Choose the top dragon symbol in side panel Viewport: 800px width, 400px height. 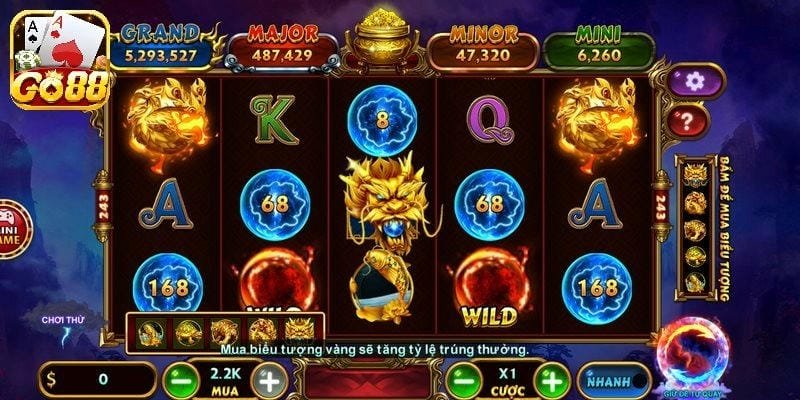pos(694,178)
